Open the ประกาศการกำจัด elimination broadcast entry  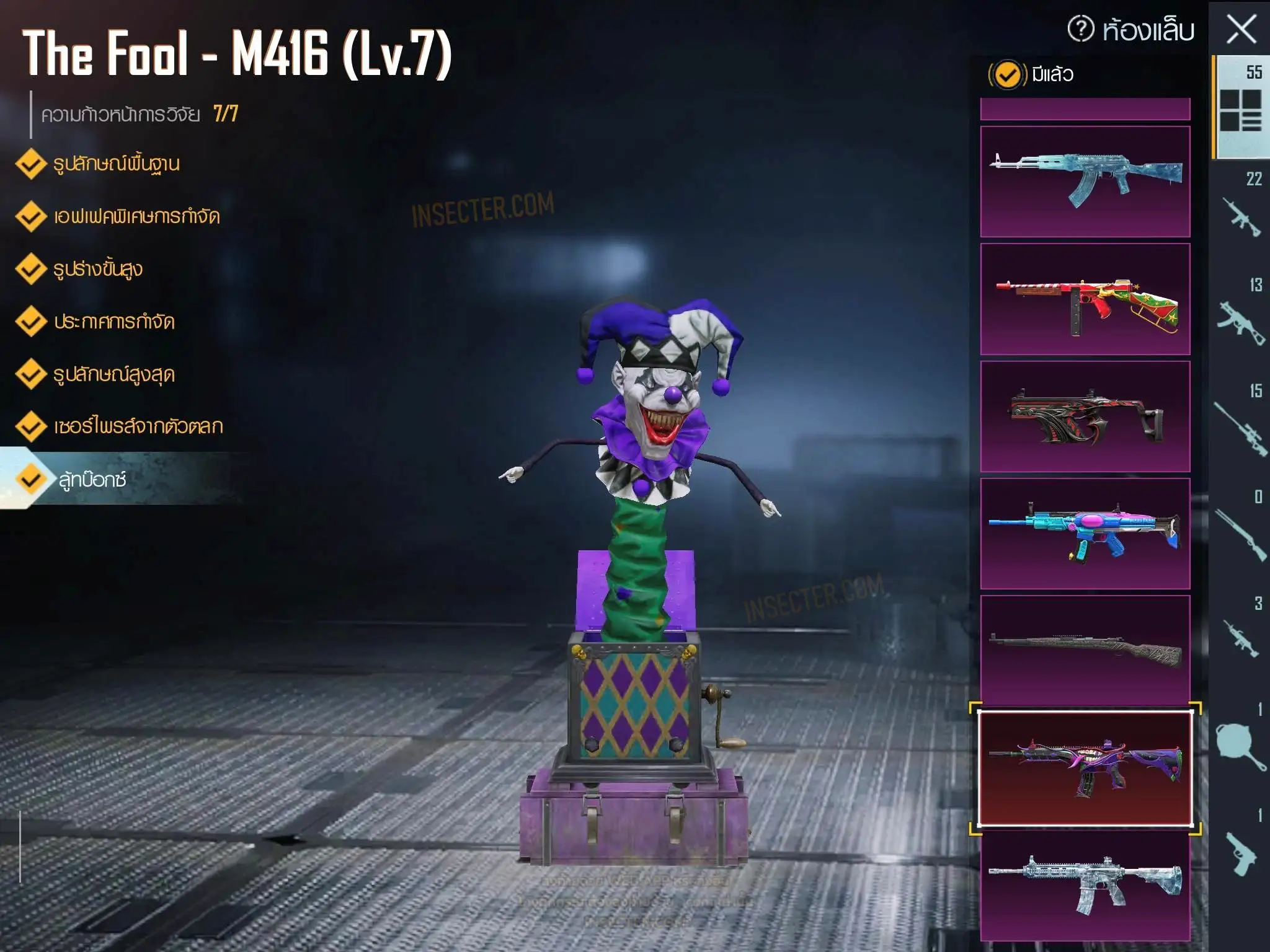[x=114, y=322]
